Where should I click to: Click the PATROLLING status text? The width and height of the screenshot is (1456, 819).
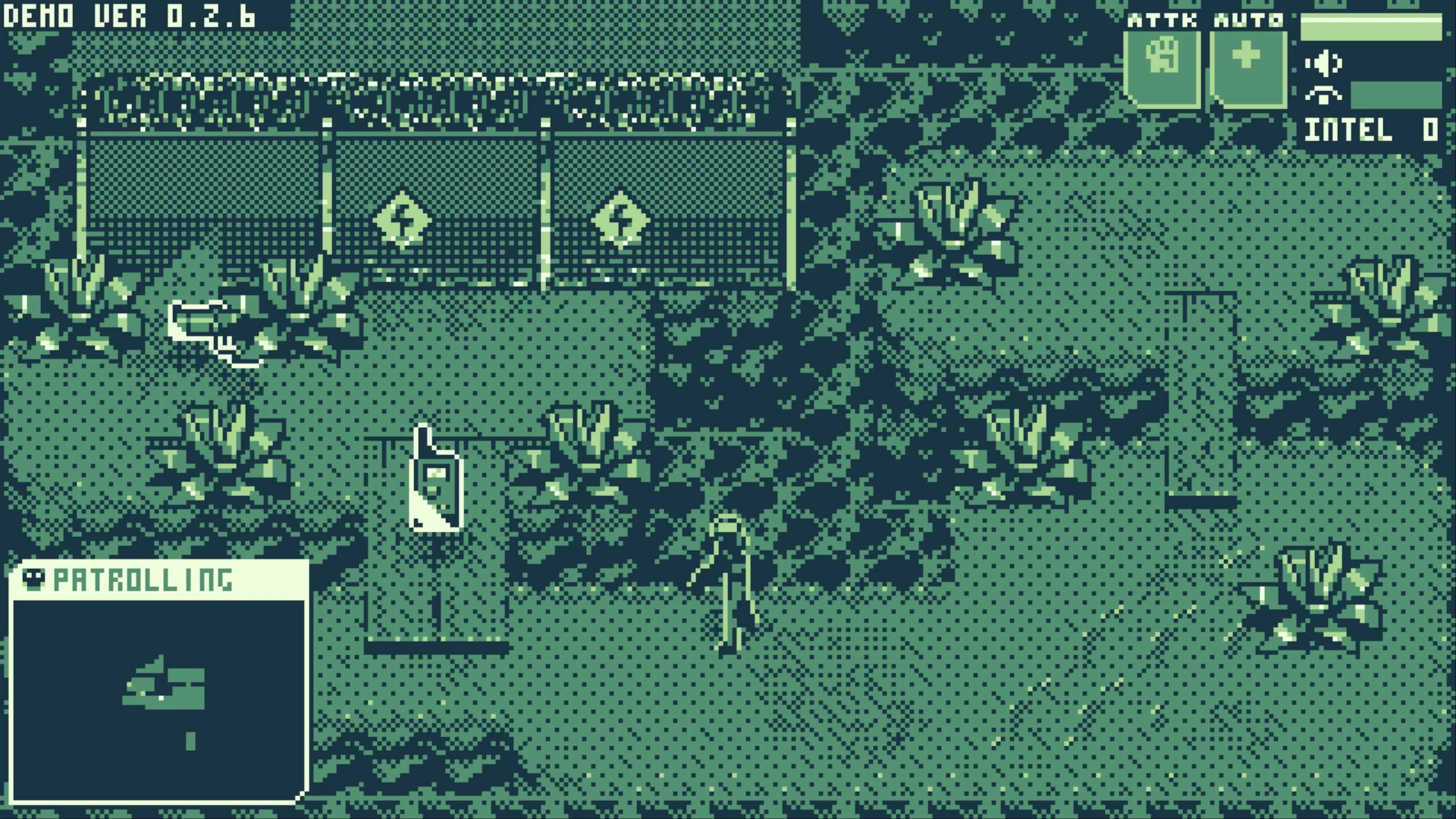click(145, 581)
